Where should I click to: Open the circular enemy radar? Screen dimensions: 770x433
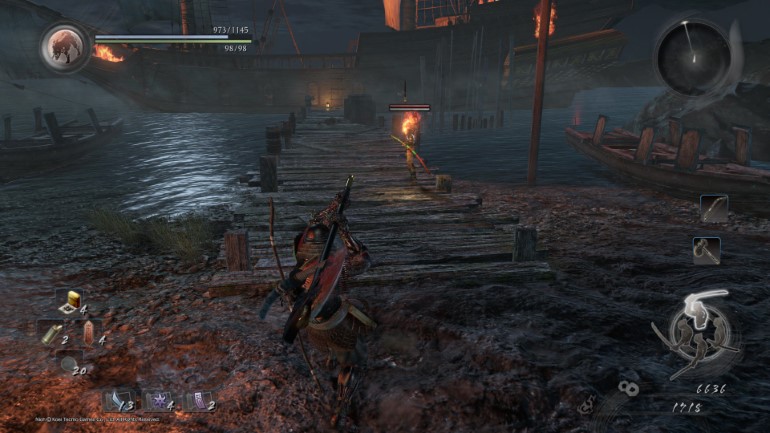(693, 58)
